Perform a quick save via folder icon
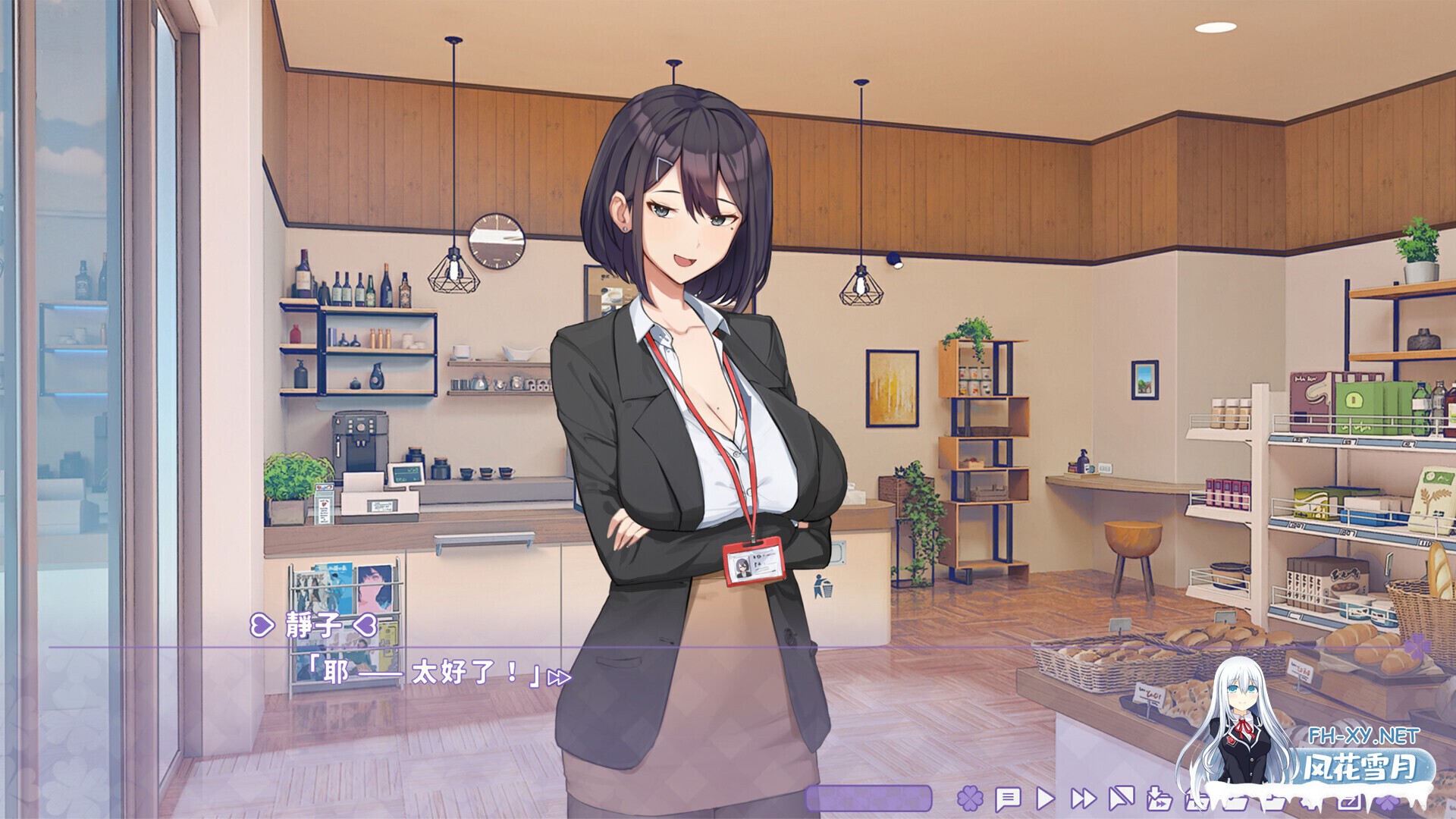This screenshot has width=1456, height=819. pyautogui.click(x=1161, y=800)
